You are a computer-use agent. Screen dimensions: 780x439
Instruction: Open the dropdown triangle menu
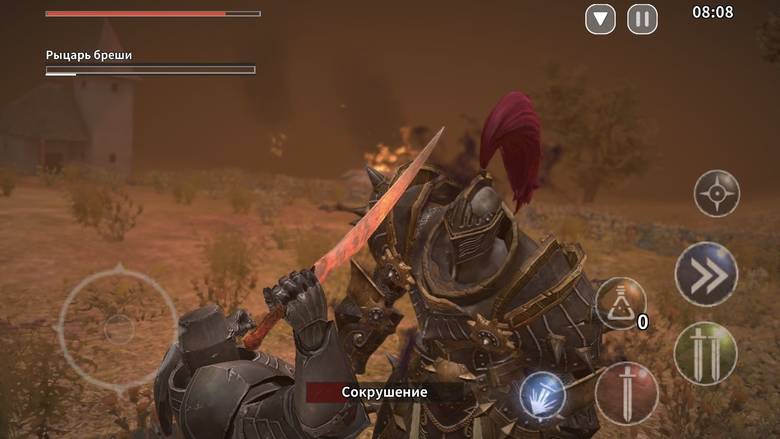(600, 19)
